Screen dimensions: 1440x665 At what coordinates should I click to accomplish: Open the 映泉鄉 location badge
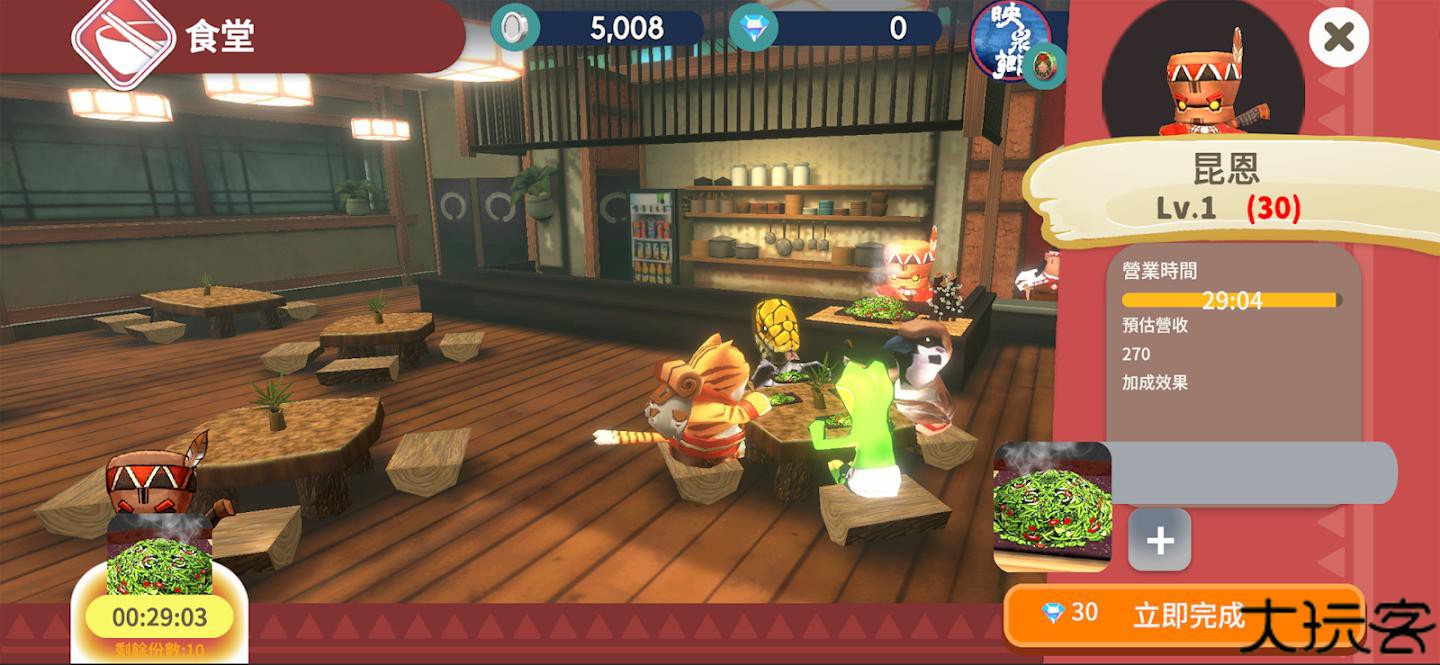click(x=1012, y=40)
